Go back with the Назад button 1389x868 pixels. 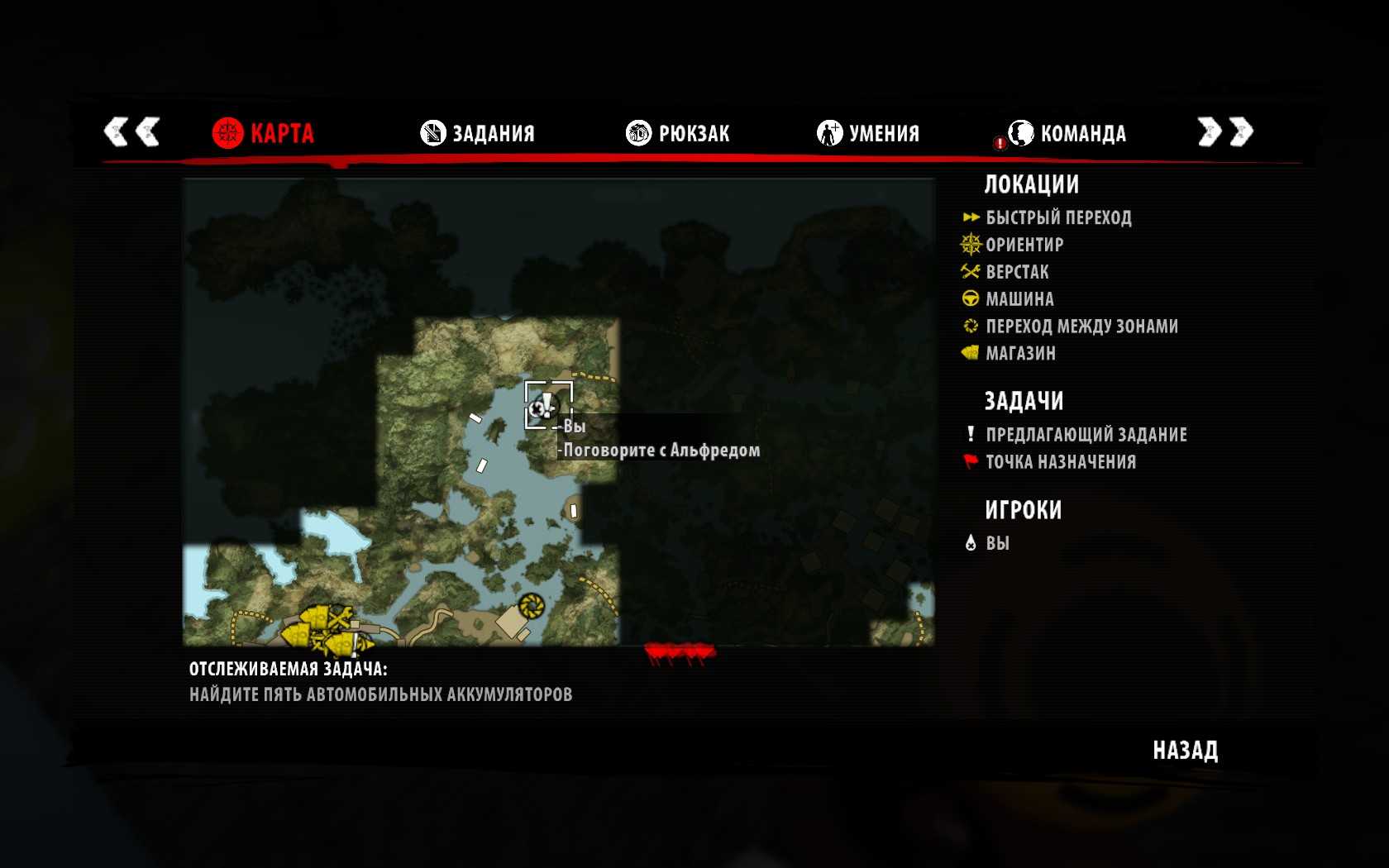[x=1185, y=751]
